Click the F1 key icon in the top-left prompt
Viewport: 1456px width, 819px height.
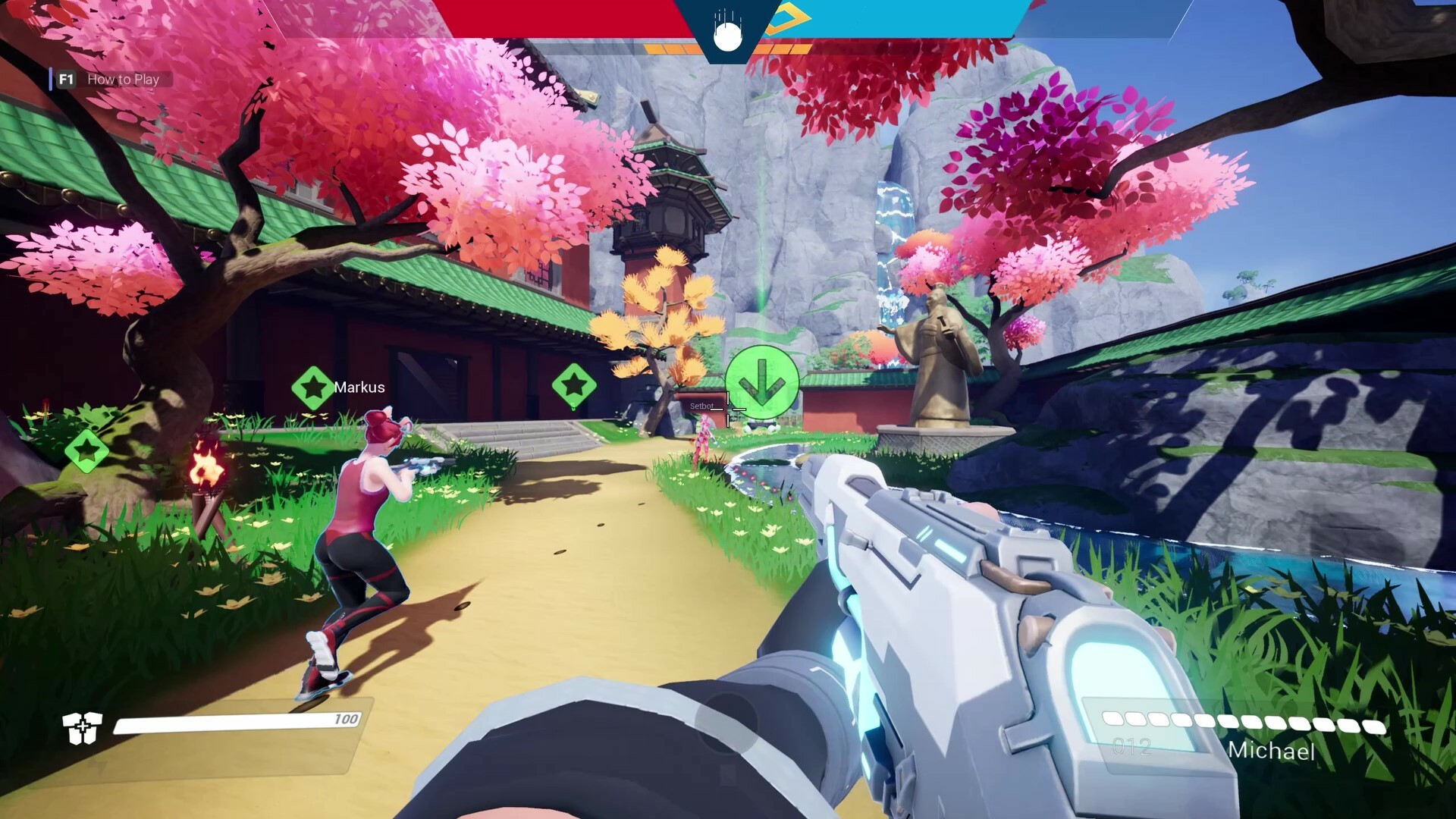tap(65, 79)
